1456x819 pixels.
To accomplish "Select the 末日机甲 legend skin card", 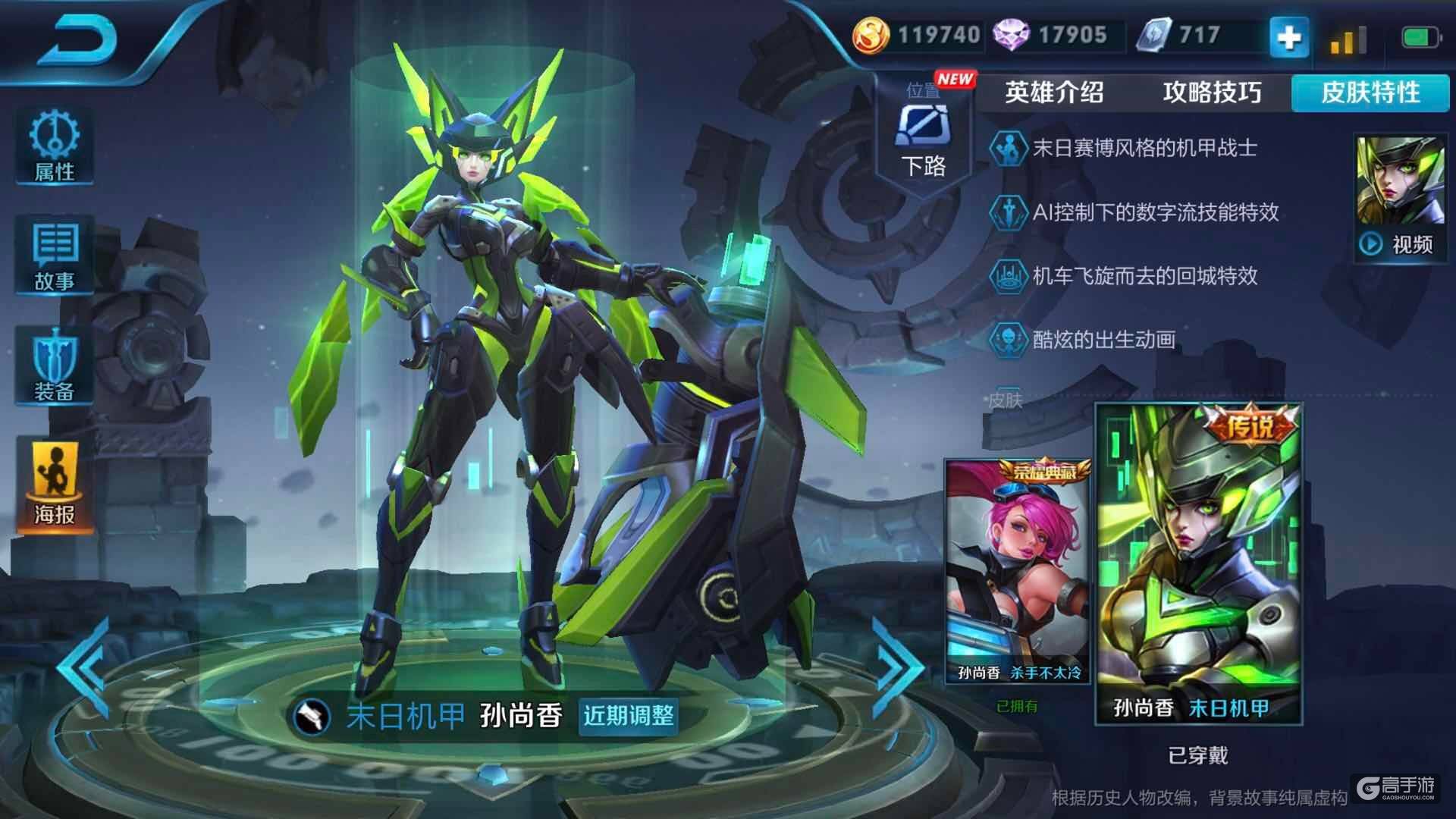I will click(x=1198, y=563).
